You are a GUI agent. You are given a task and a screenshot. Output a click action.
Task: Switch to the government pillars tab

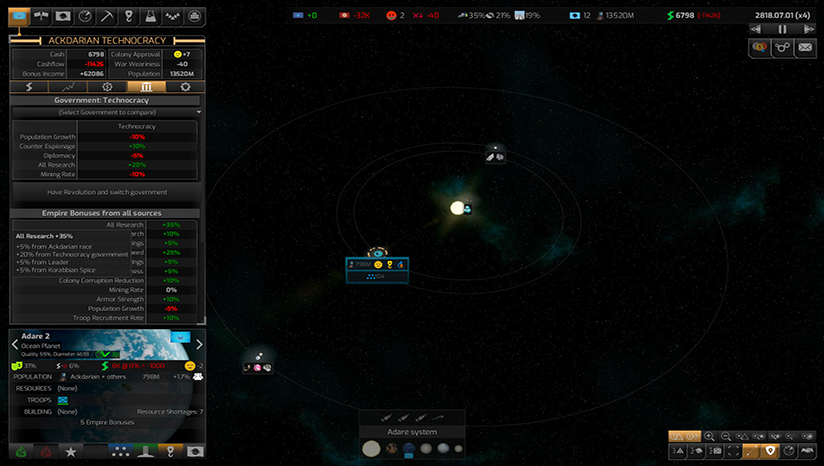(145, 87)
